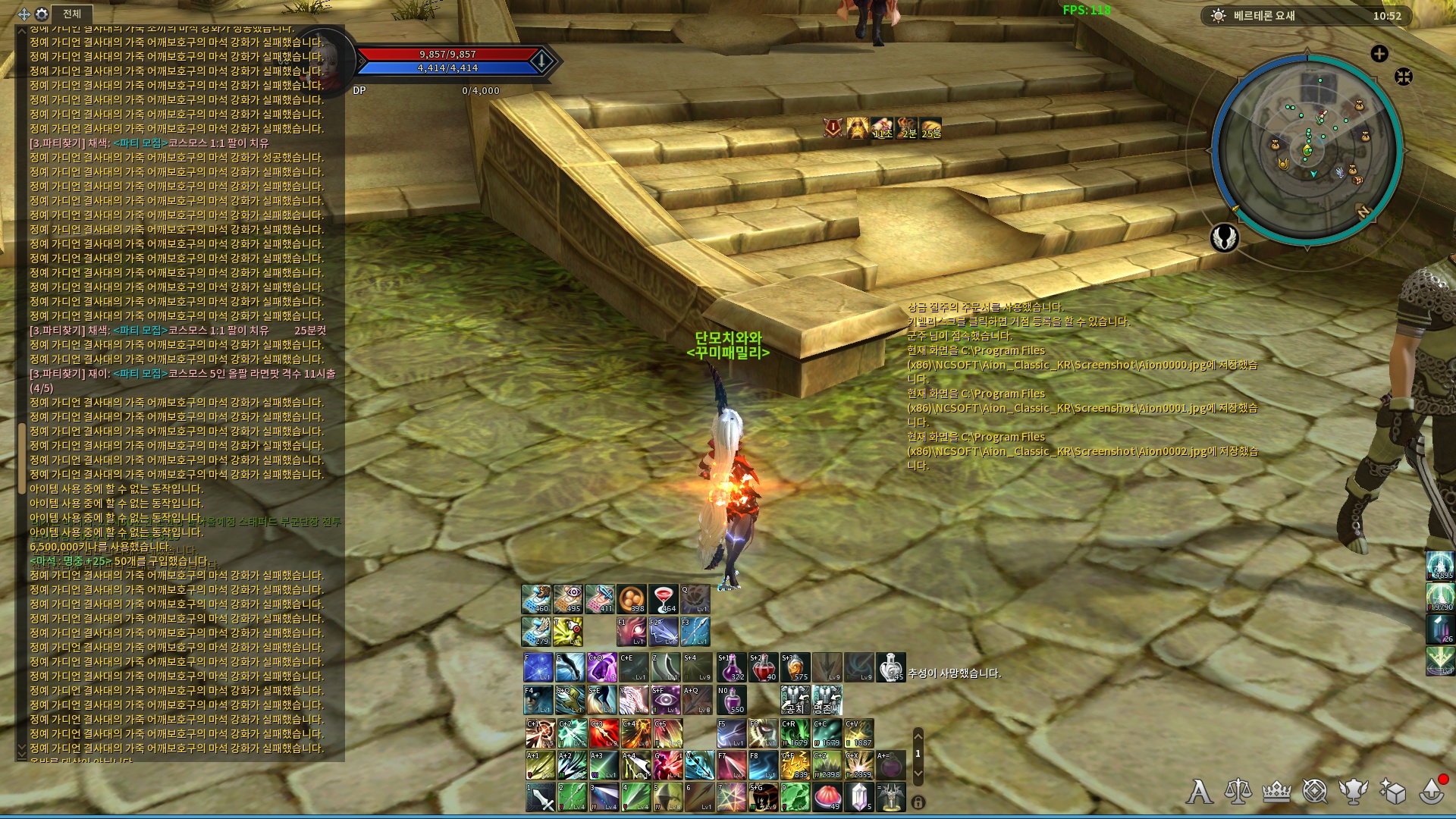Use the red heart potion (S+2)
The height and width of the screenshot is (819, 1456).
click(x=764, y=667)
